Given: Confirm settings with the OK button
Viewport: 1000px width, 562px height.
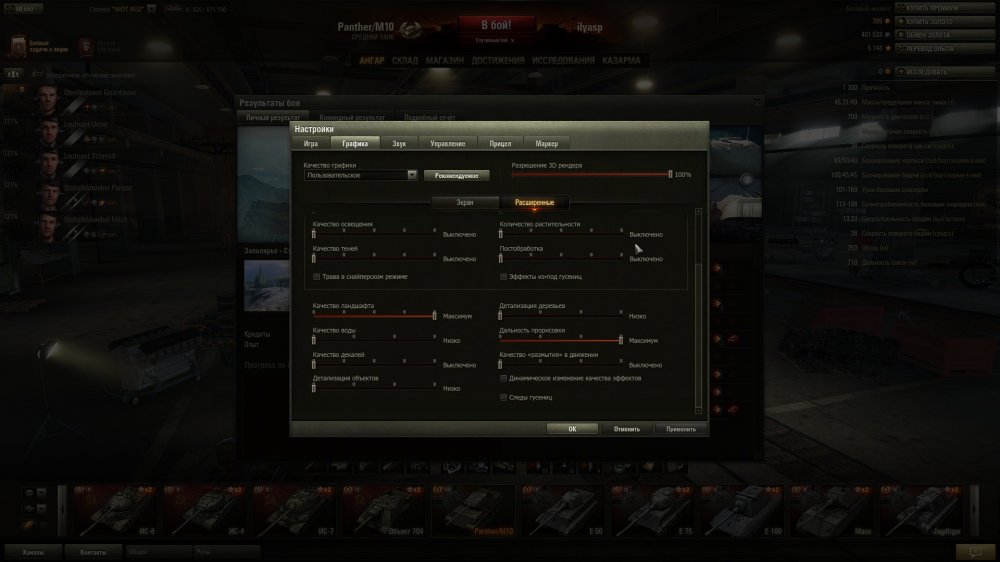Looking at the screenshot, I should coord(572,429).
